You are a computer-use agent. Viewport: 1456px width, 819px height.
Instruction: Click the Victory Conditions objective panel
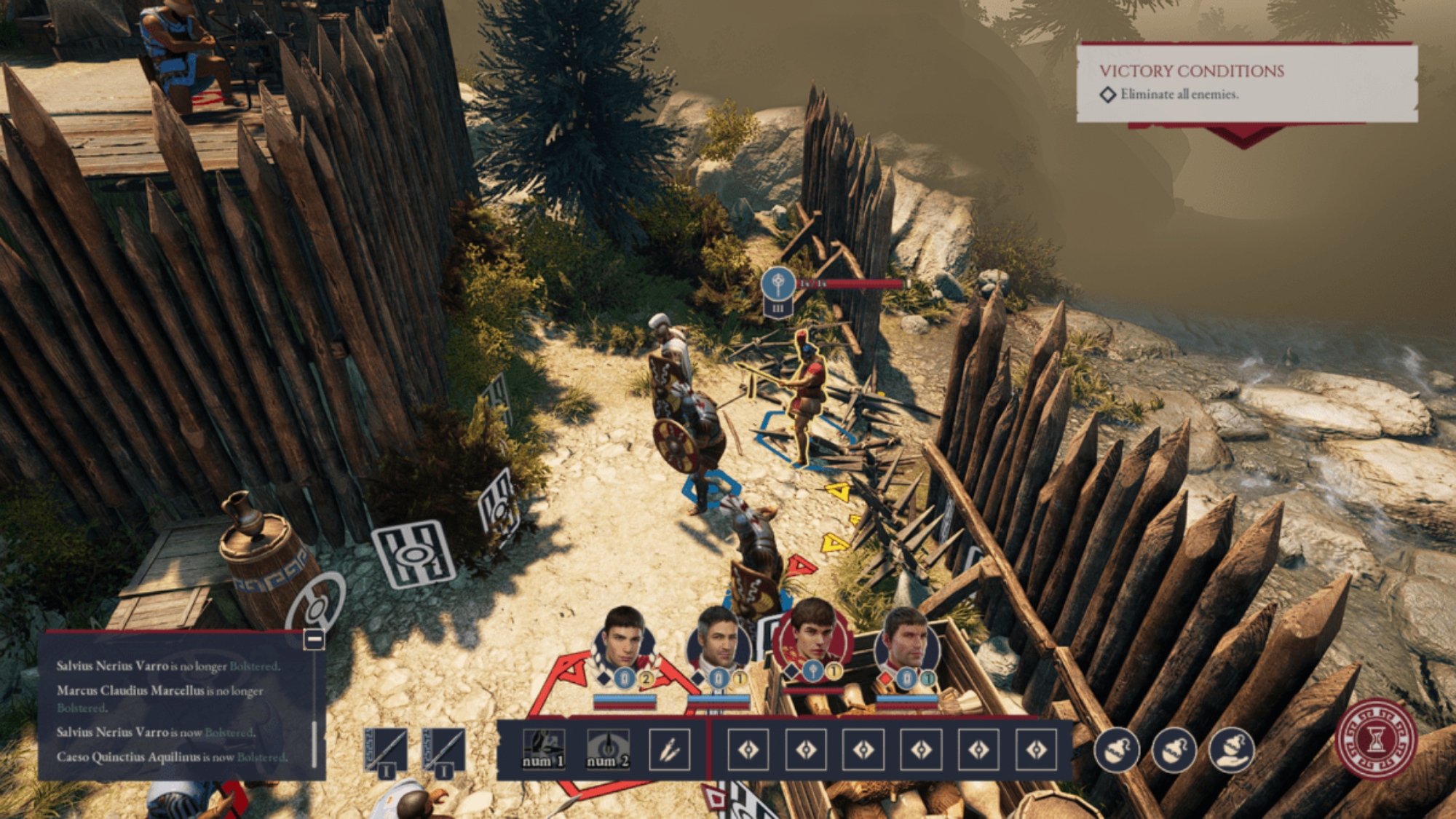click(1246, 83)
